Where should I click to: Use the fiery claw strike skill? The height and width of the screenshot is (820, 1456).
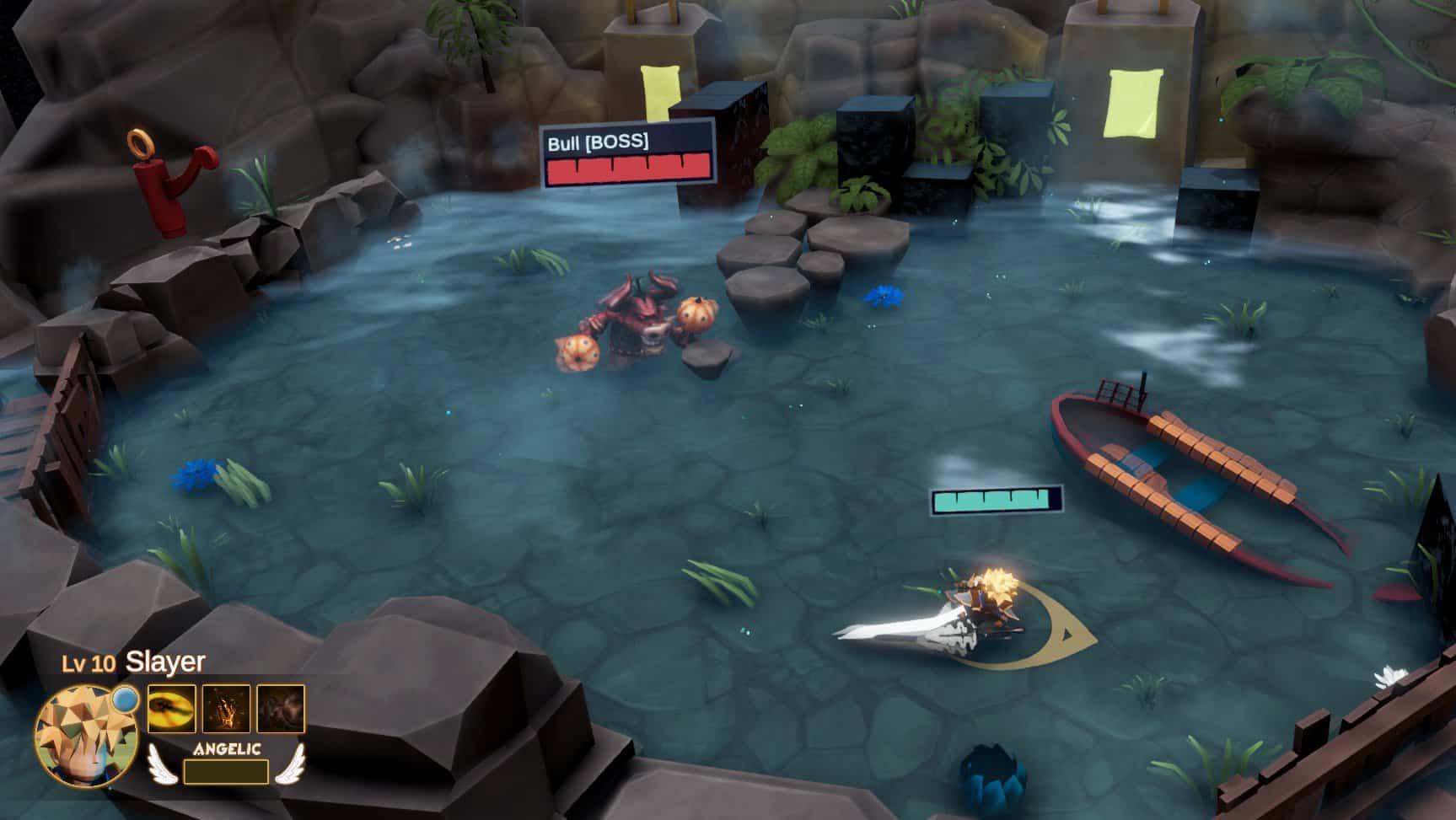tap(226, 709)
